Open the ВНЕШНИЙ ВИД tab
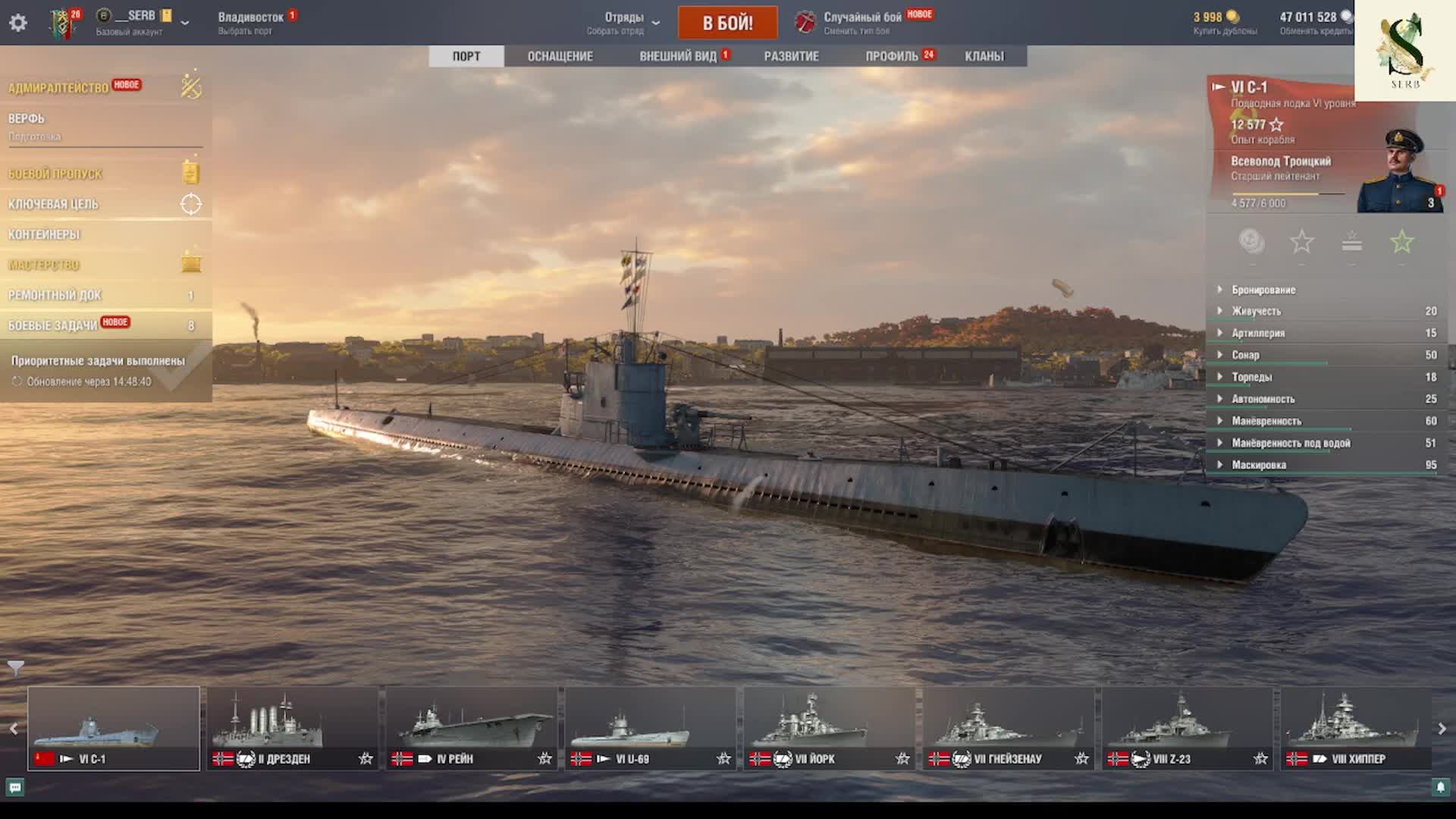Viewport: 1456px width, 819px height. (x=678, y=56)
